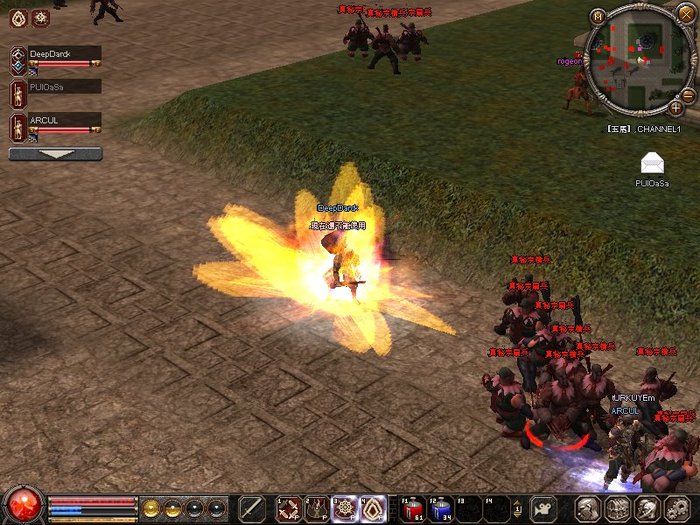Click the flame-drop buff icon at top left
This screenshot has width=700, height=525.
click(x=18, y=17)
